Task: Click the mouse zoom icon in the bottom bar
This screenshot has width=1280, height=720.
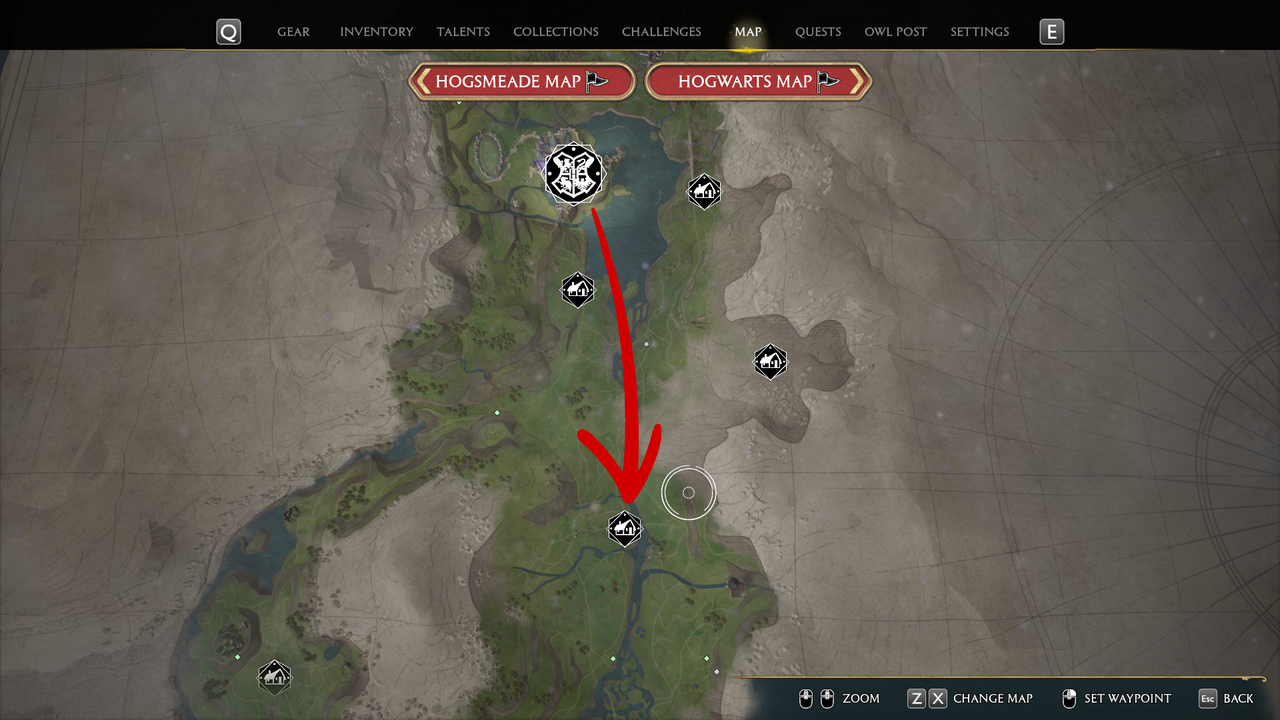Action: (816, 698)
